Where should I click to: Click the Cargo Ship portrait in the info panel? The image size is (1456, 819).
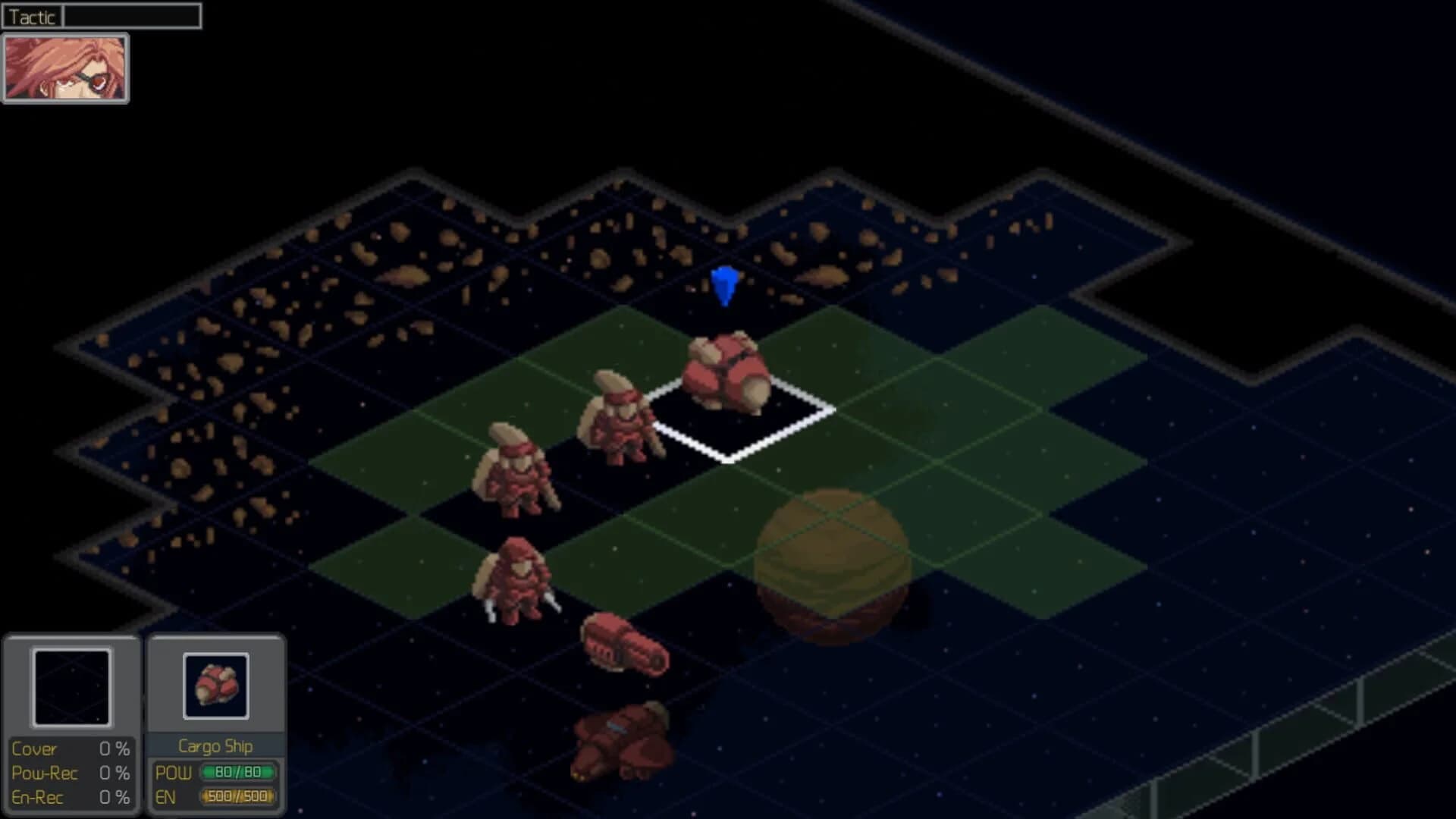216,684
